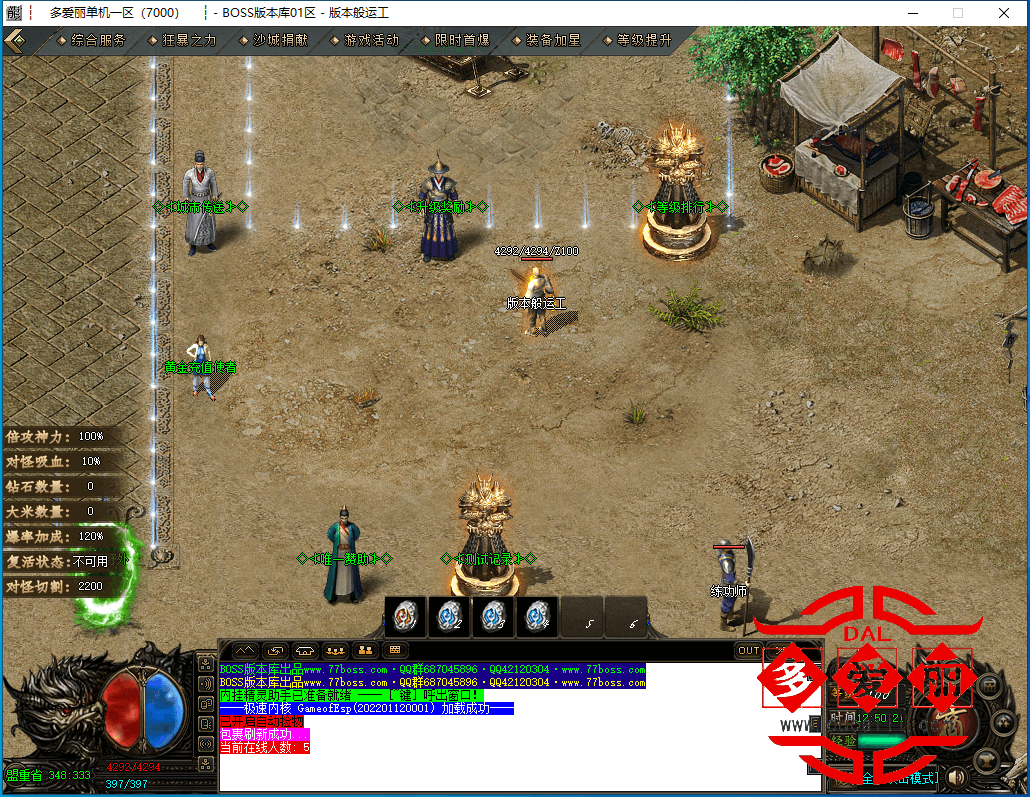This screenshot has height=797, width=1030.
Task: Use the red potion in hotbar slot 1
Action: [x=406, y=617]
